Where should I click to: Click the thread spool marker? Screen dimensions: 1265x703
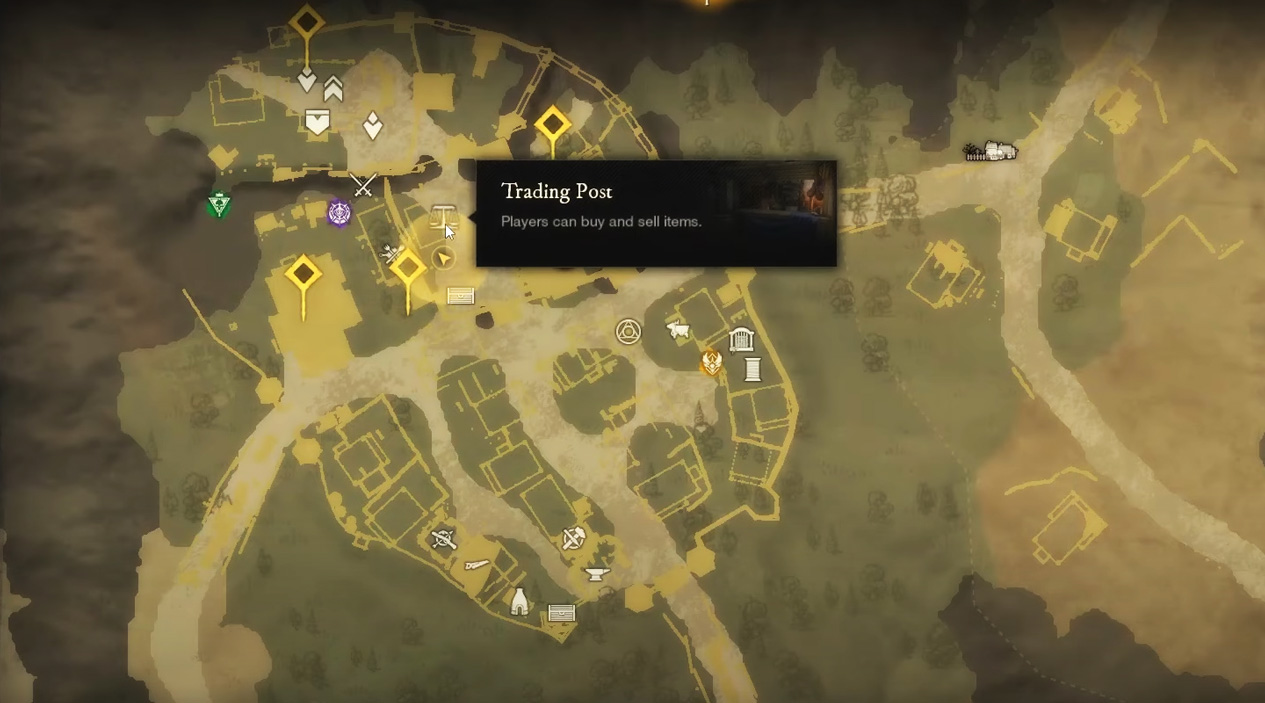(753, 370)
